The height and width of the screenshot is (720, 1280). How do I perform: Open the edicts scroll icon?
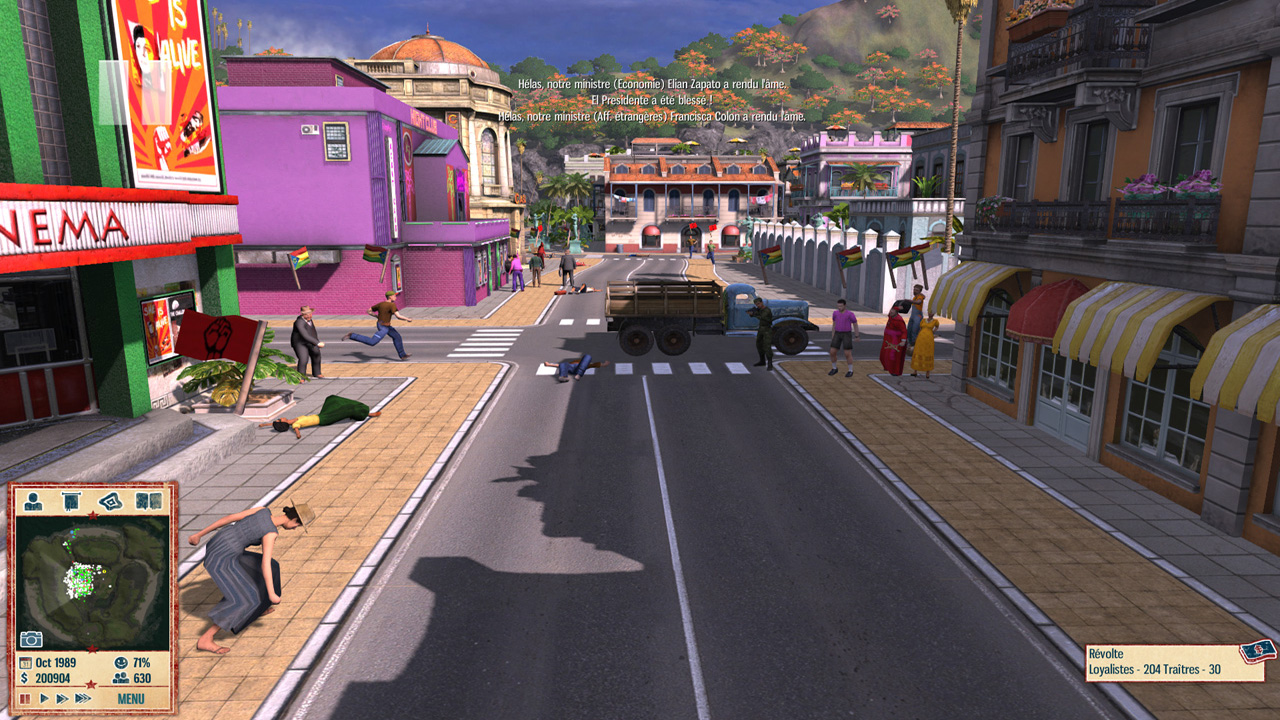click(71, 501)
